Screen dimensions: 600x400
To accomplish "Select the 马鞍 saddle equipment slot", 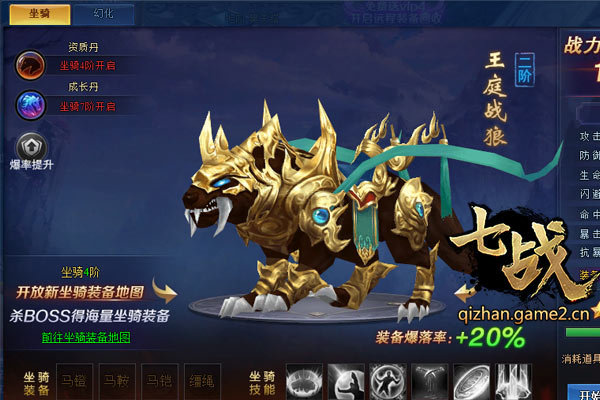I will click(116, 381).
